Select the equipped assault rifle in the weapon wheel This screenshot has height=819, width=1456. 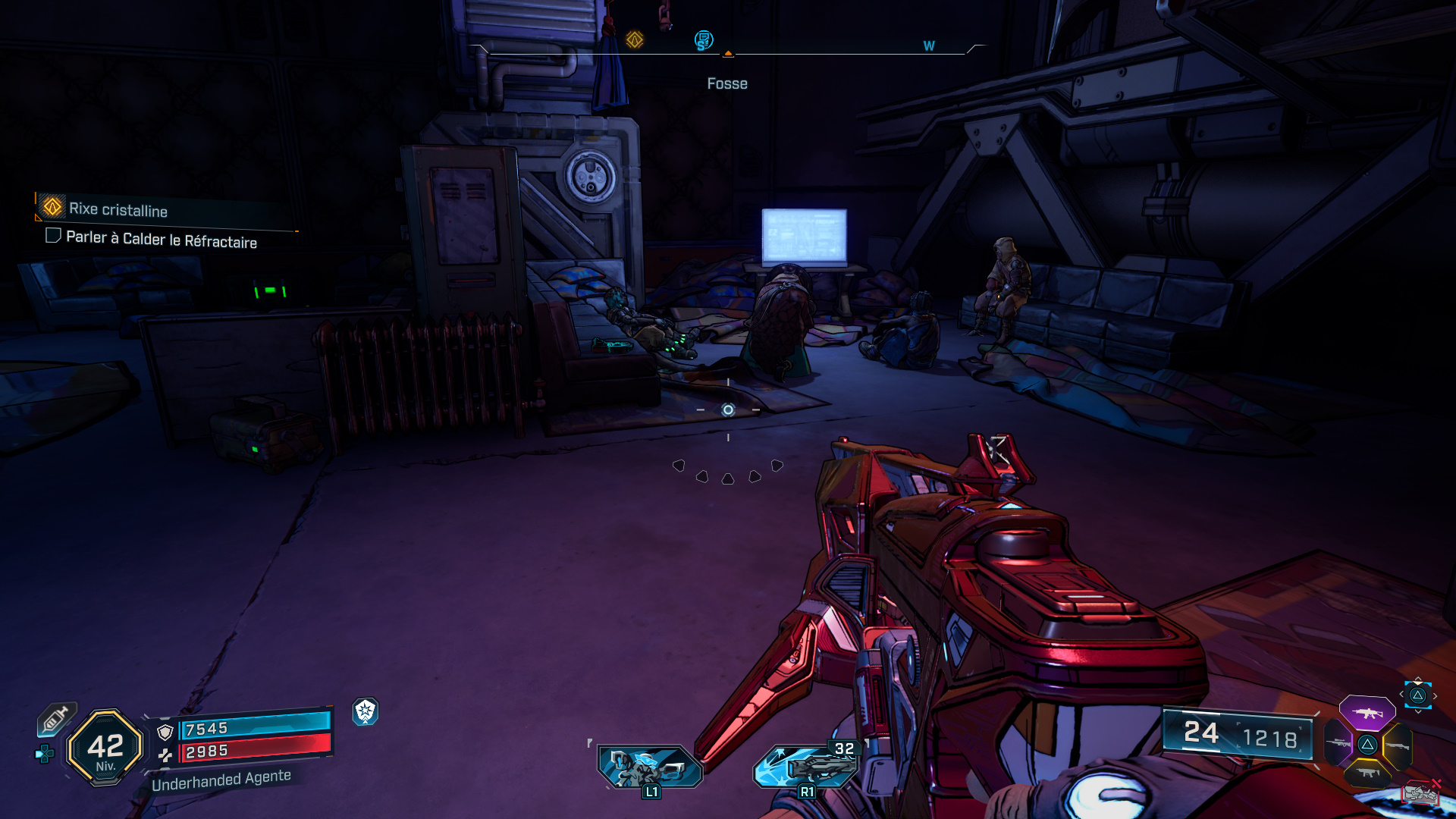coord(1367,713)
